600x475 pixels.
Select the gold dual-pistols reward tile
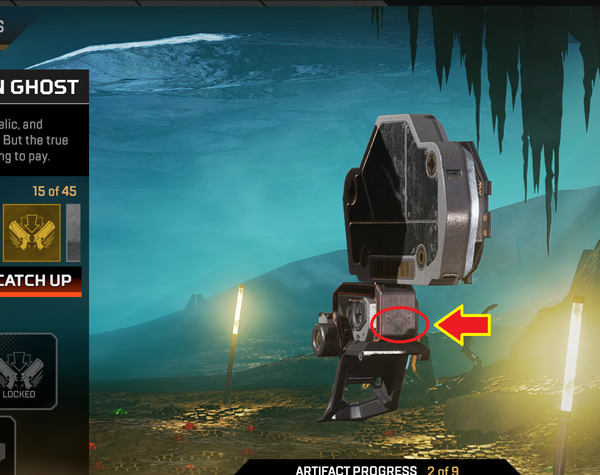pos(30,233)
